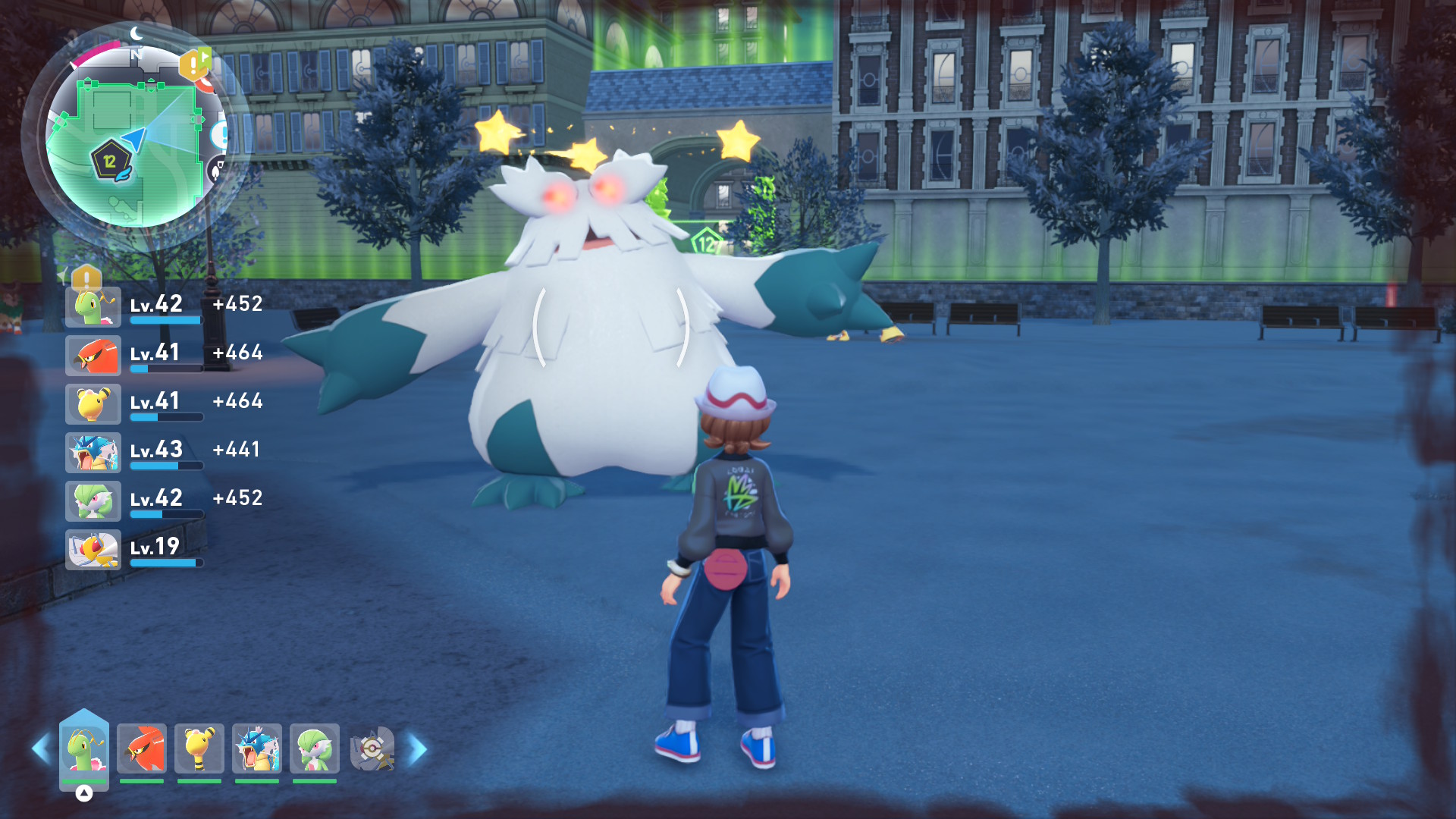
Task: Choose Ampharos from the party hotbar
Action: click(199, 749)
